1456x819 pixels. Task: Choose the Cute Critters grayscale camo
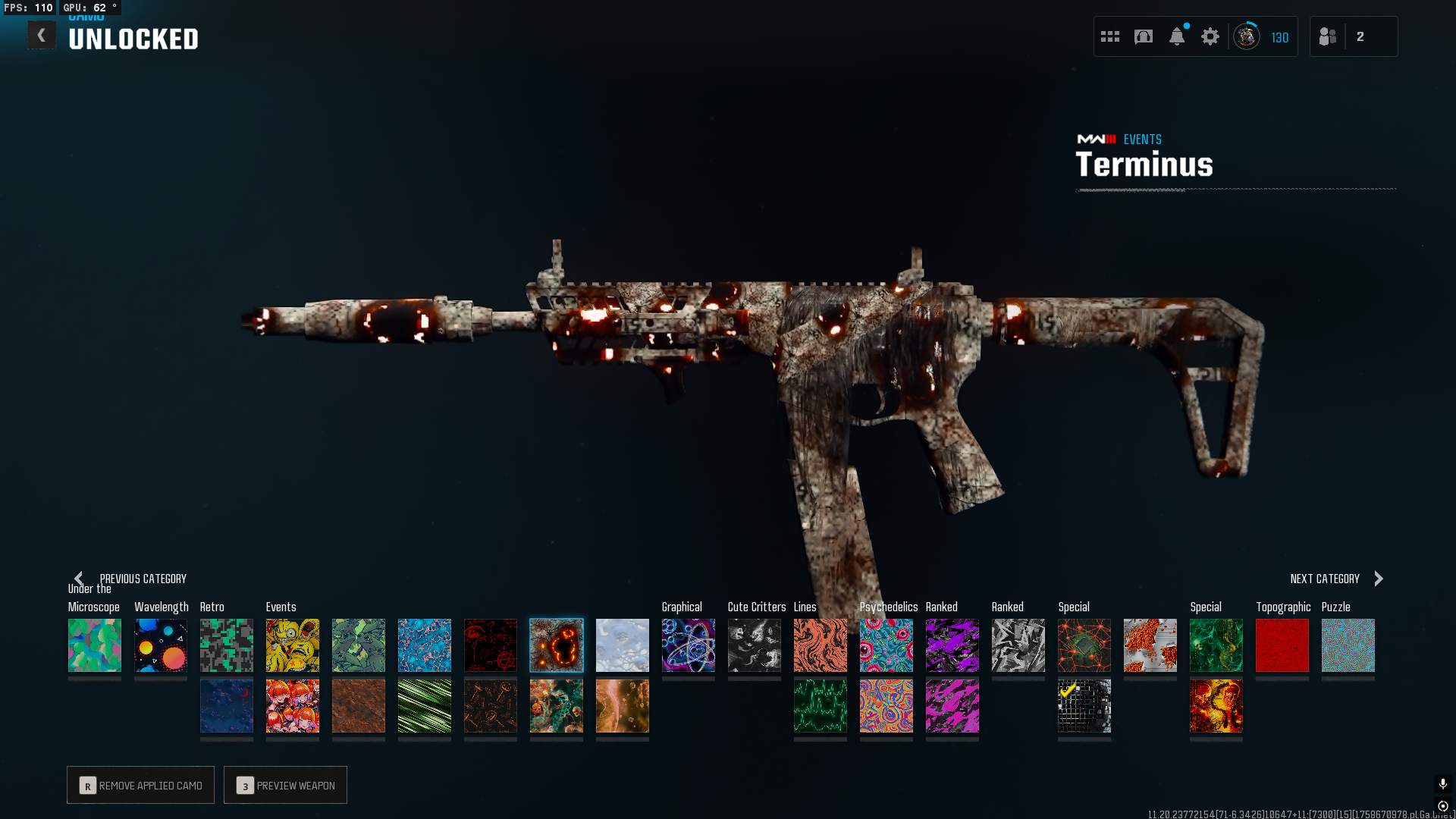(755, 645)
